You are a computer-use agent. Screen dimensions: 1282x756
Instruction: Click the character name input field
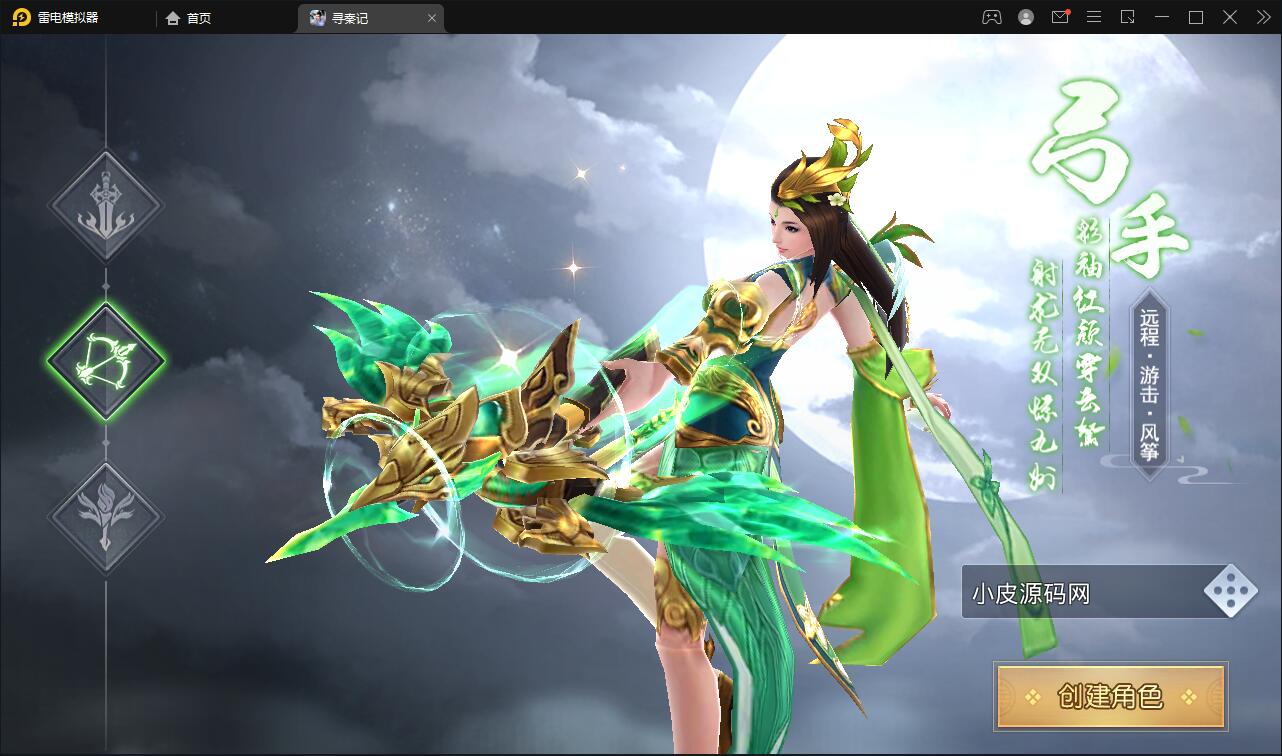coord(1080,594)
